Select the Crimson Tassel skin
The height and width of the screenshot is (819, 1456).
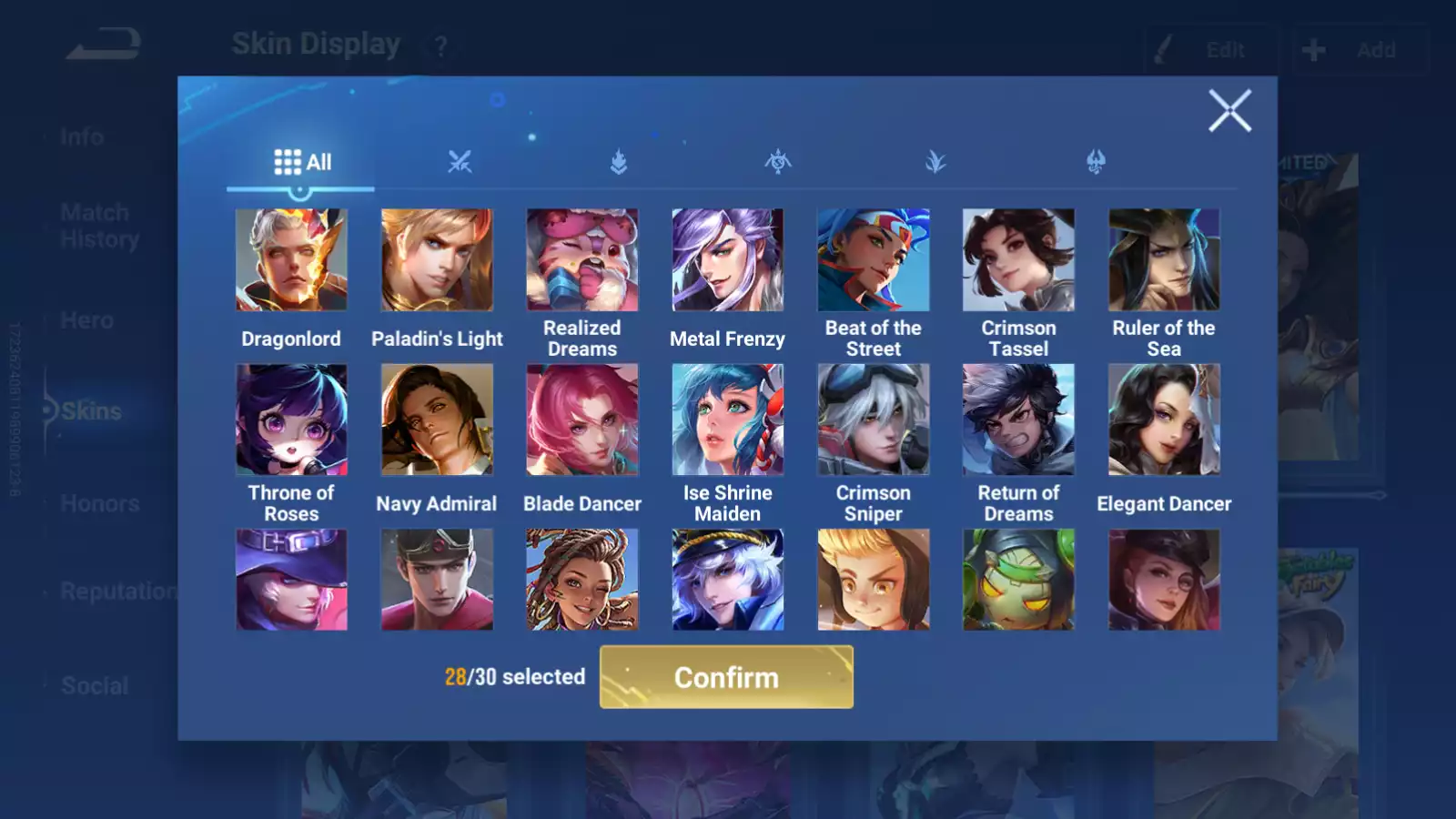click(x=1018, y=260)
